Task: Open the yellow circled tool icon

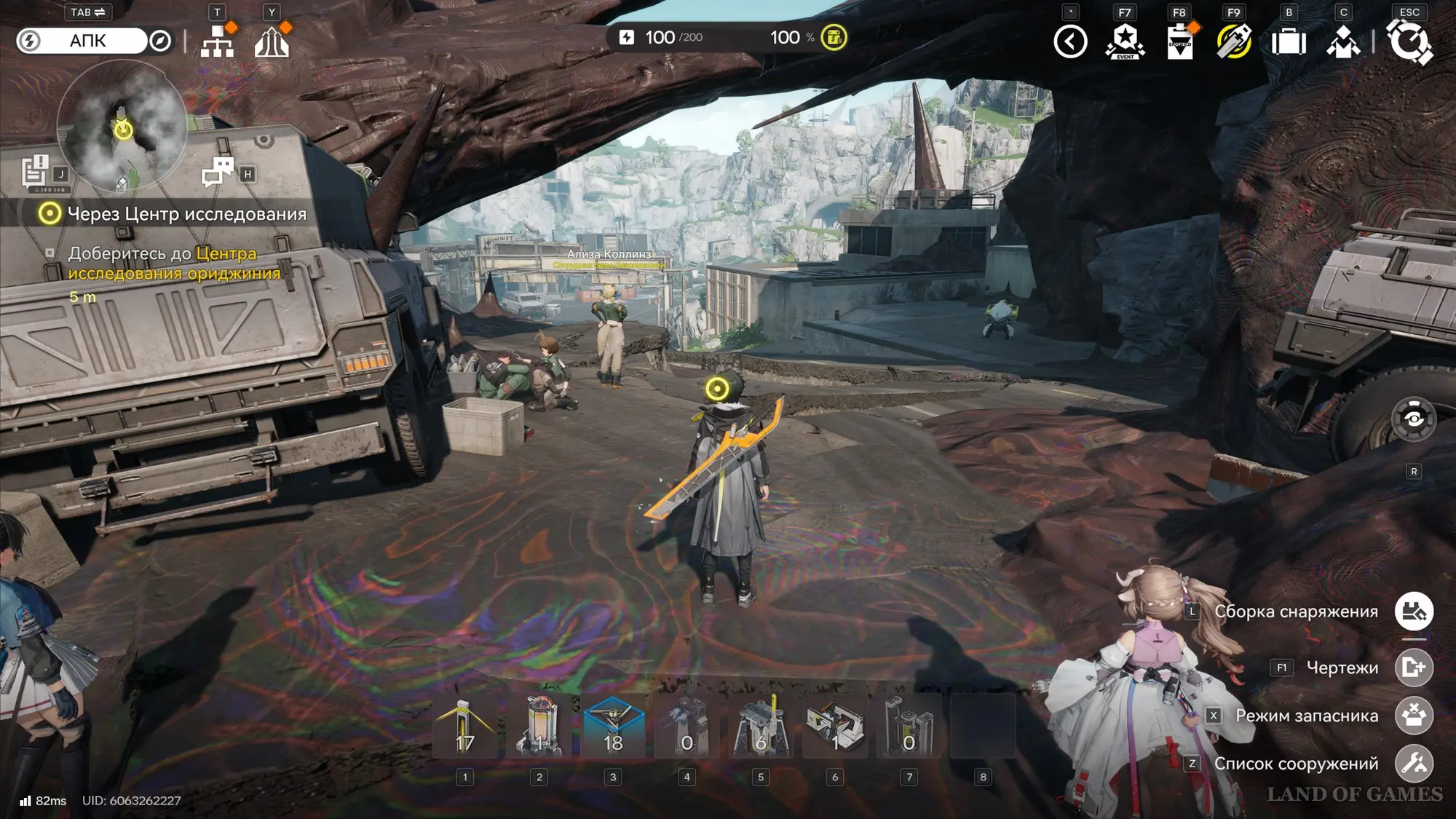Action: point(1234,41)
